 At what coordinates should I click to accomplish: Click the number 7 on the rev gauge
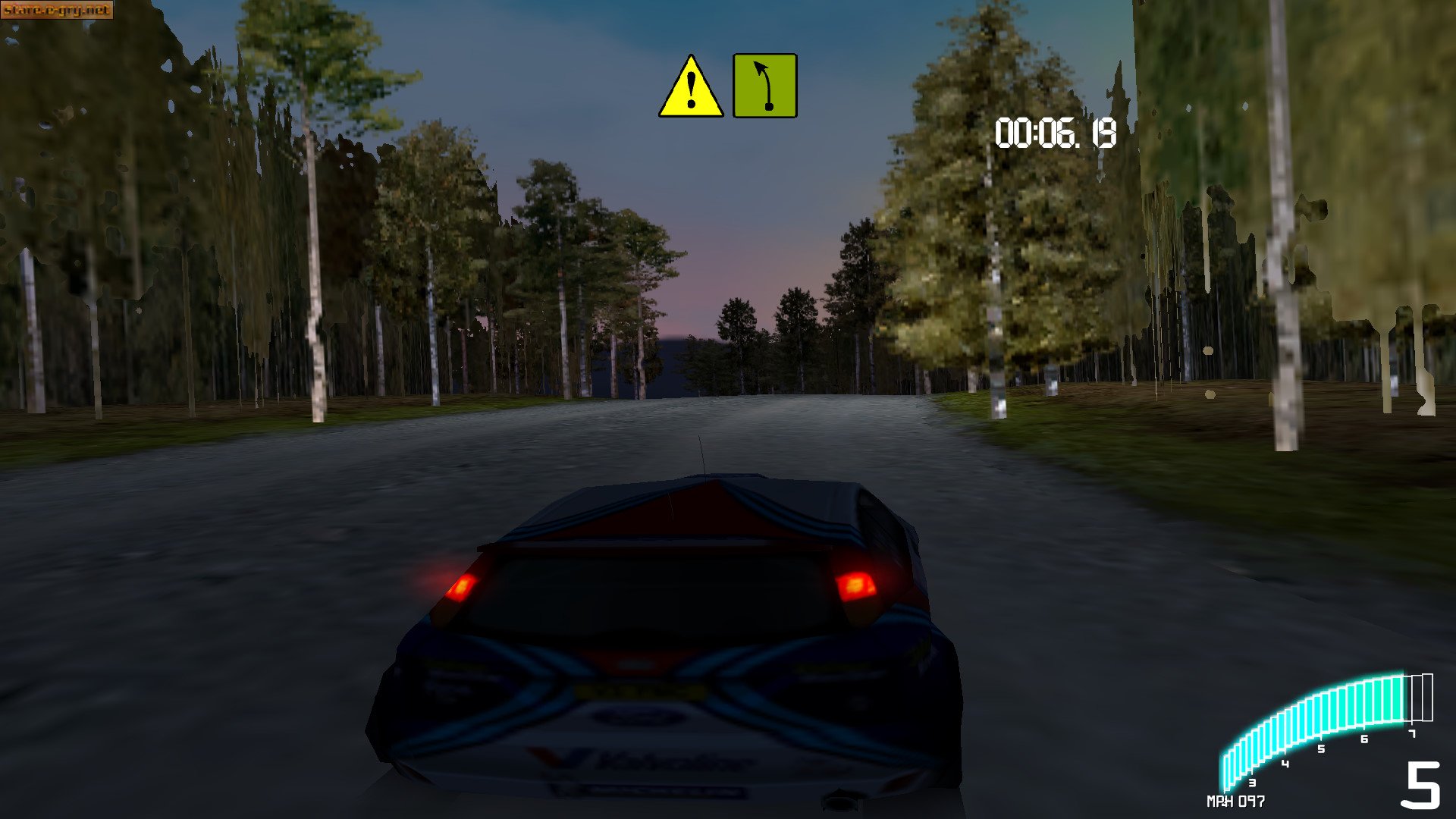(1412, 734)
